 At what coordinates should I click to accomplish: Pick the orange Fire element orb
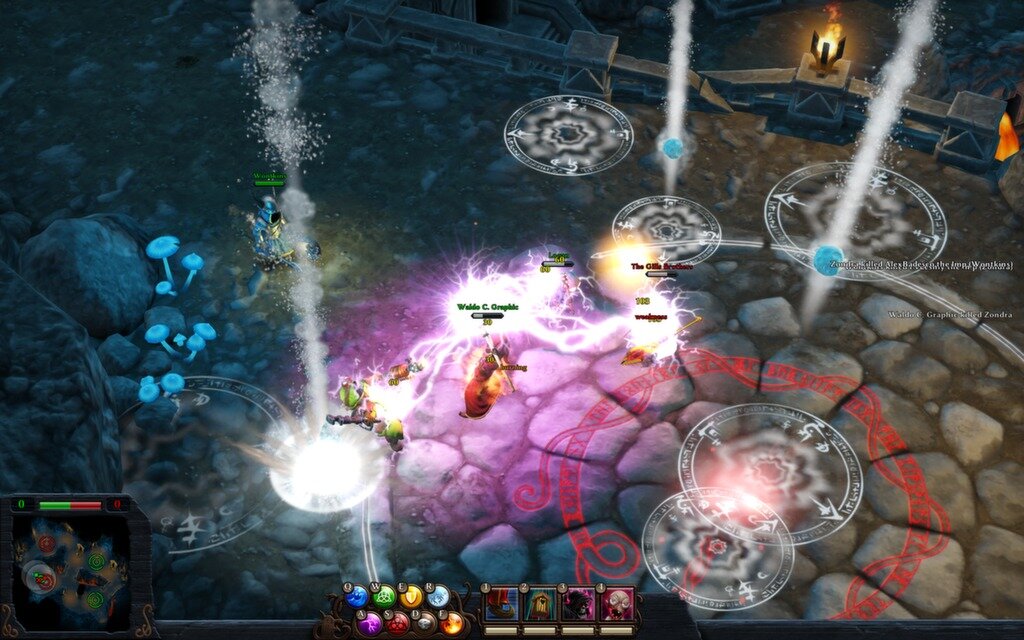click(x=451, y=622)
